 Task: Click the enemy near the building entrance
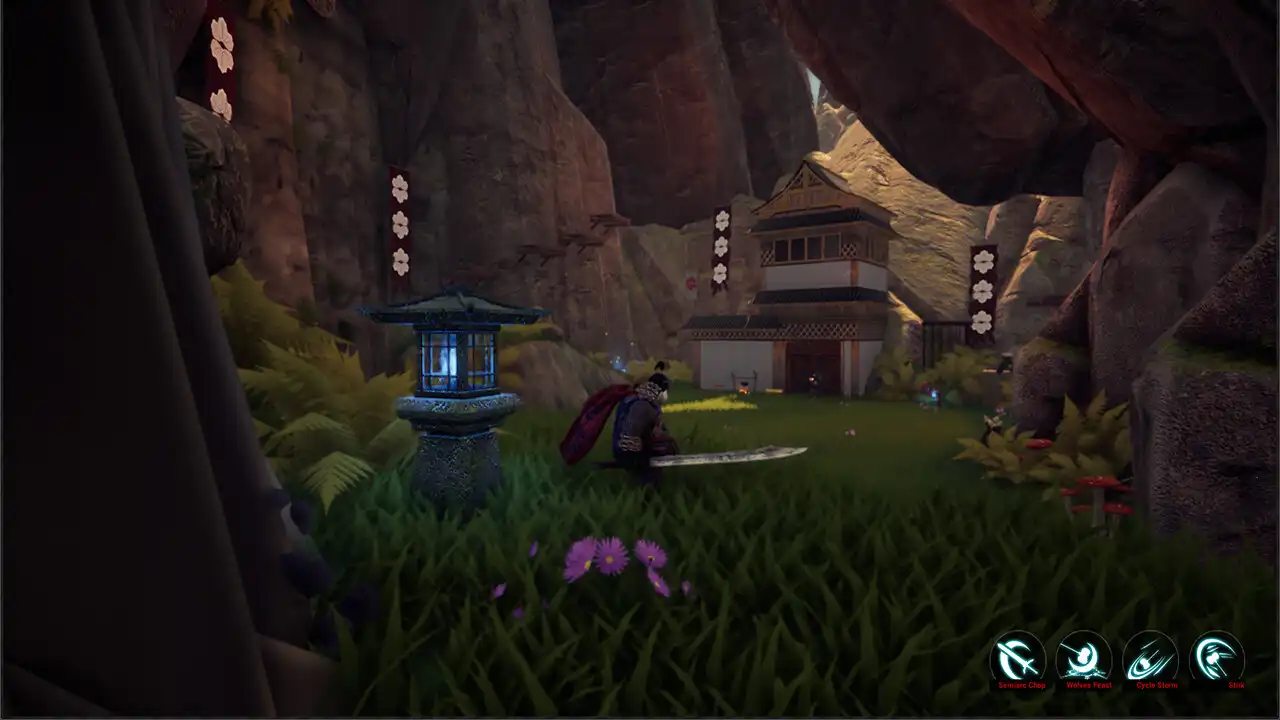pyautogui.click(x=815, y=385)
